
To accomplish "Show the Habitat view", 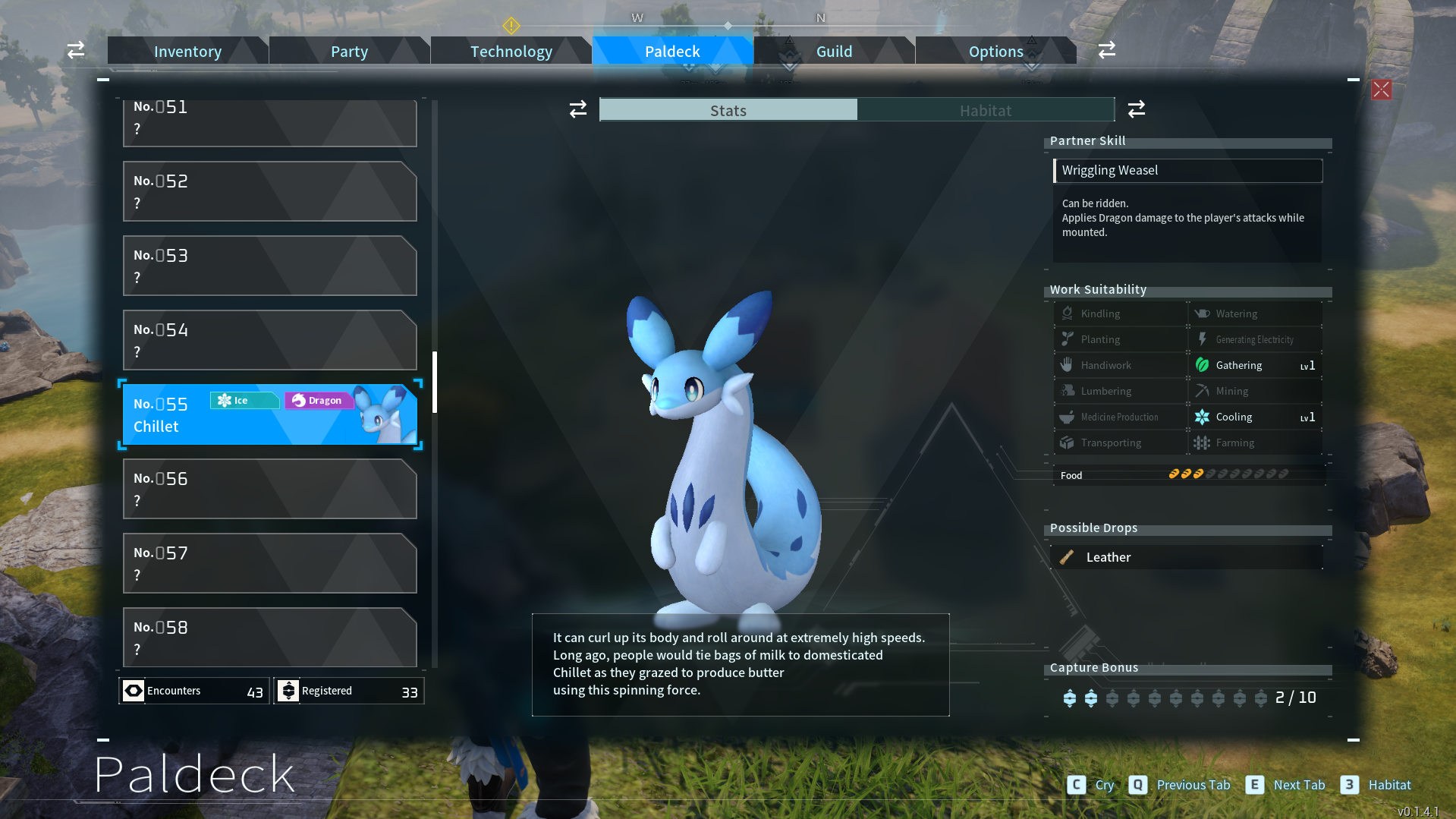I will [985, 110].
